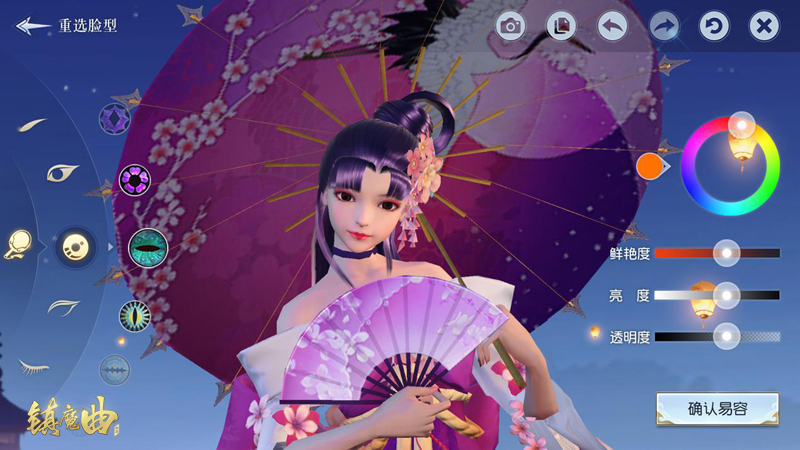Pick the purple diamond pupil style
This screenshot has height=450, width=800.
click(115, 119)
